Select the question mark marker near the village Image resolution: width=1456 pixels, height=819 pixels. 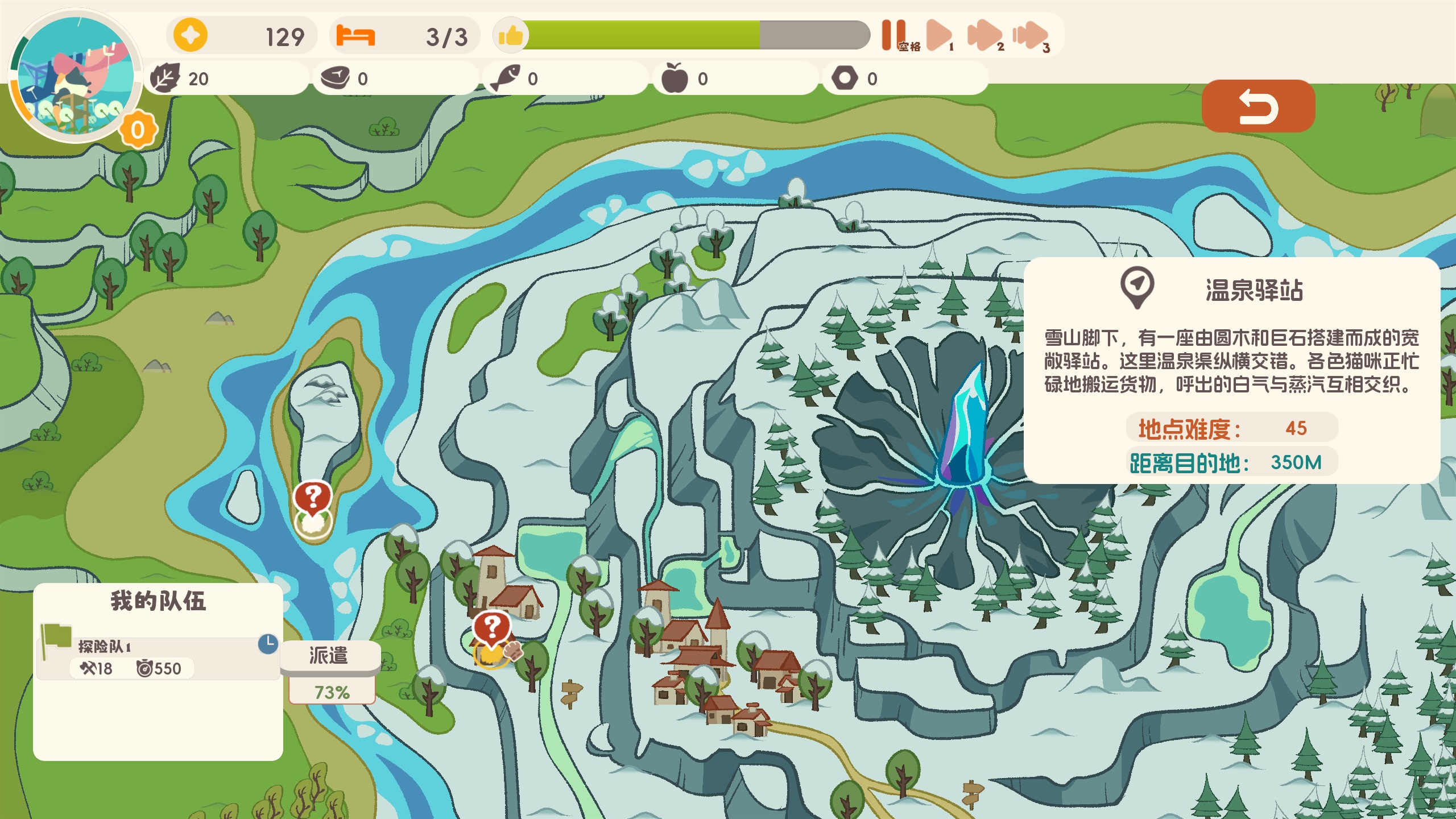(492, 628)
